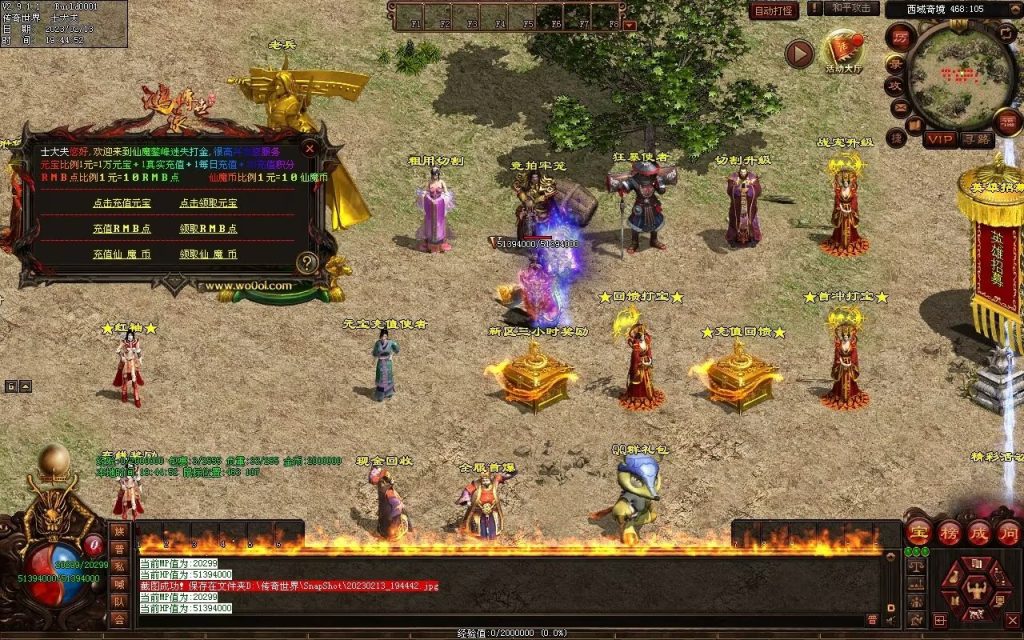Open the 活动大厅 activity hall icon
Viewport: 1024px width, 640px height.
[x=843, y=48]
